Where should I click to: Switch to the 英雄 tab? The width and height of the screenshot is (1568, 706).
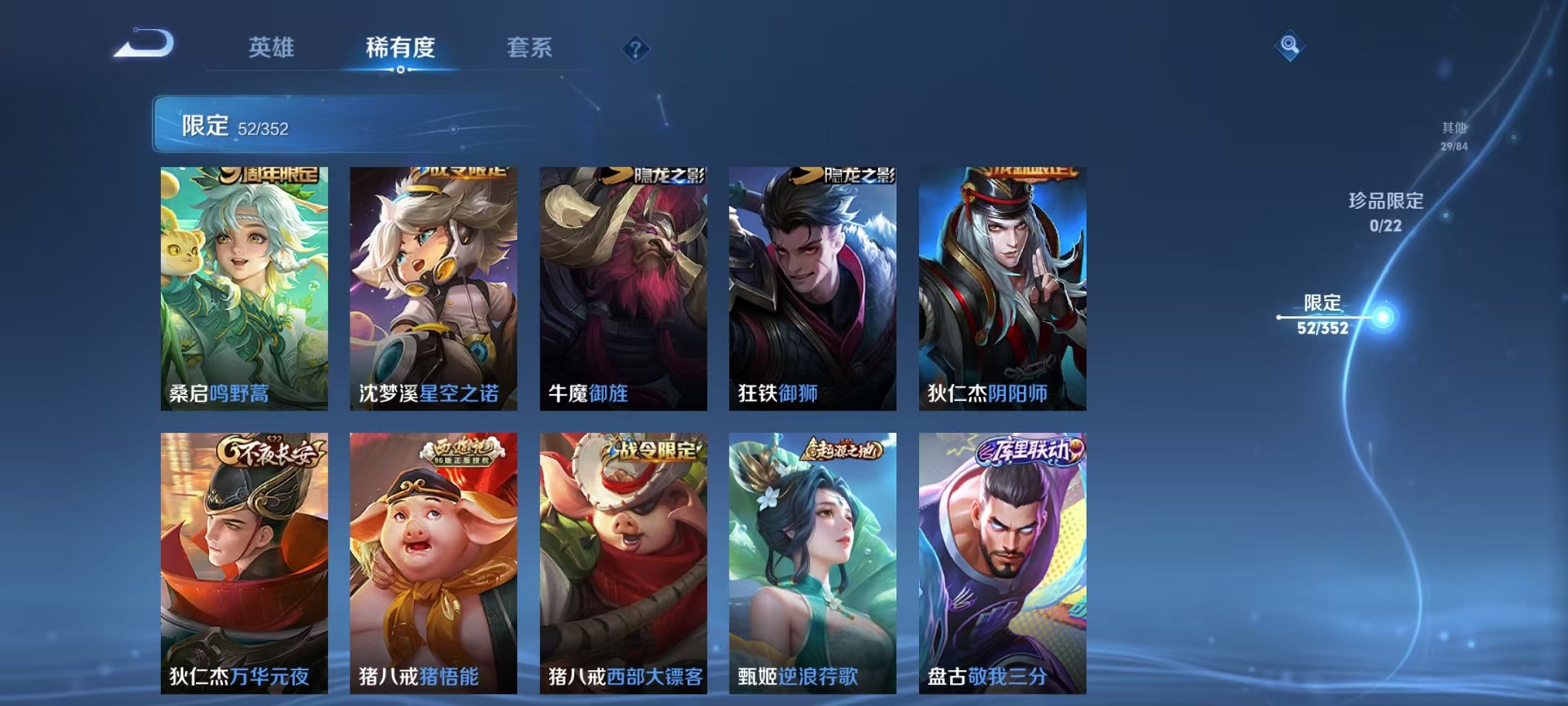click(274, 48)
